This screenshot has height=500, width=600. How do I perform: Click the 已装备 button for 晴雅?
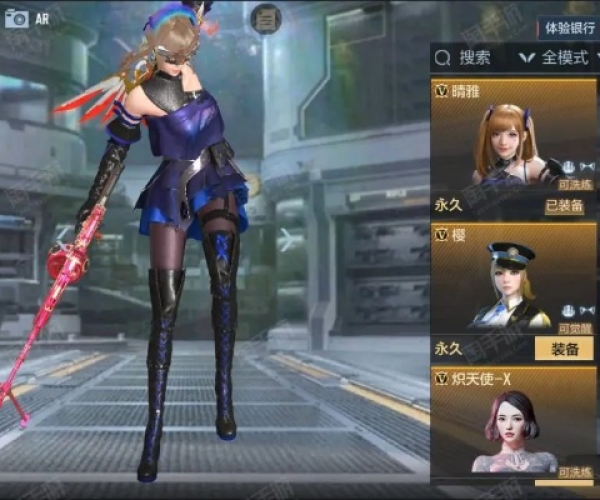pyautogui.click(x=564, y=206)
